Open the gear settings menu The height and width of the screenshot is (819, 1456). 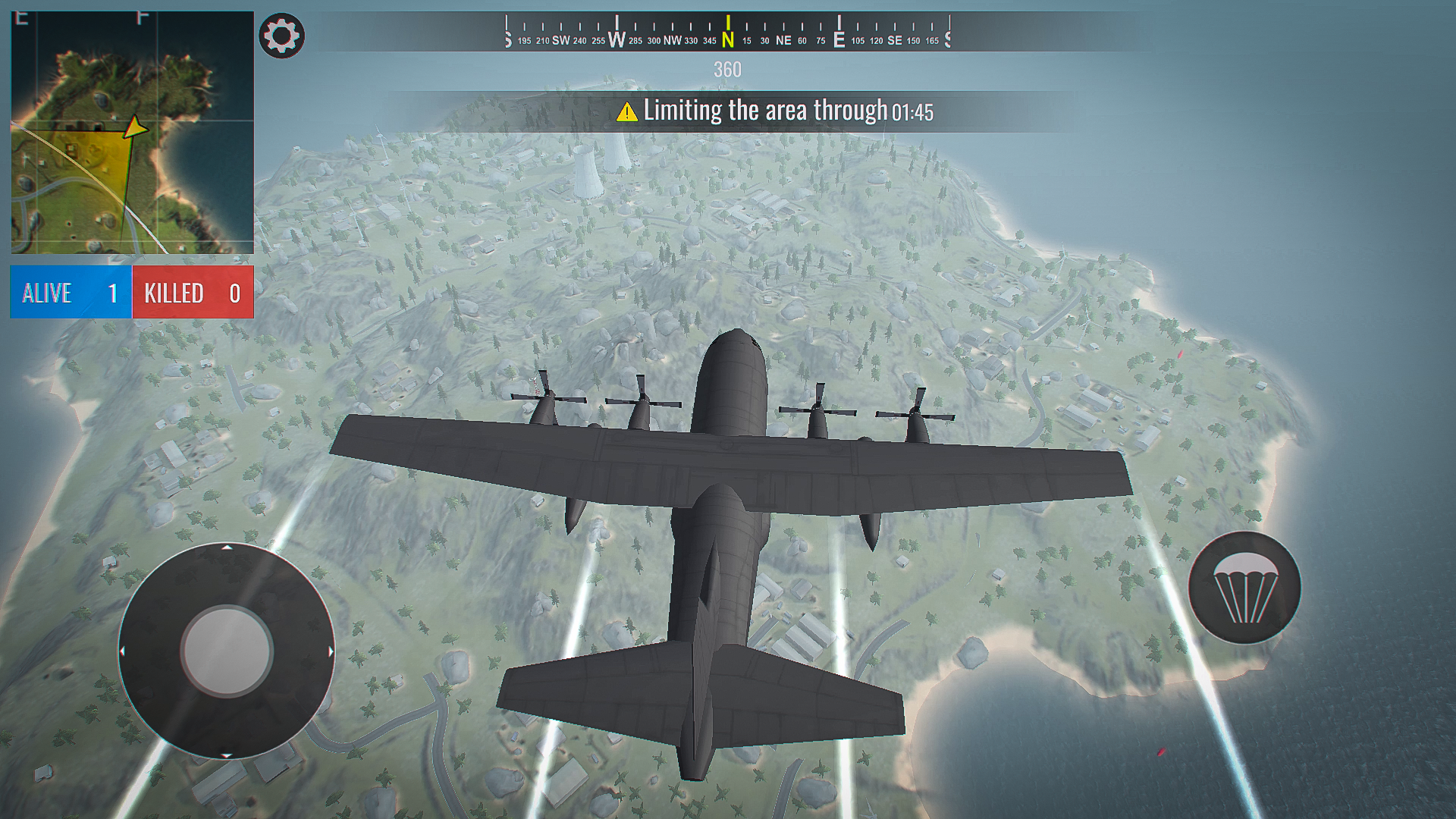click(x=281, y=36)
